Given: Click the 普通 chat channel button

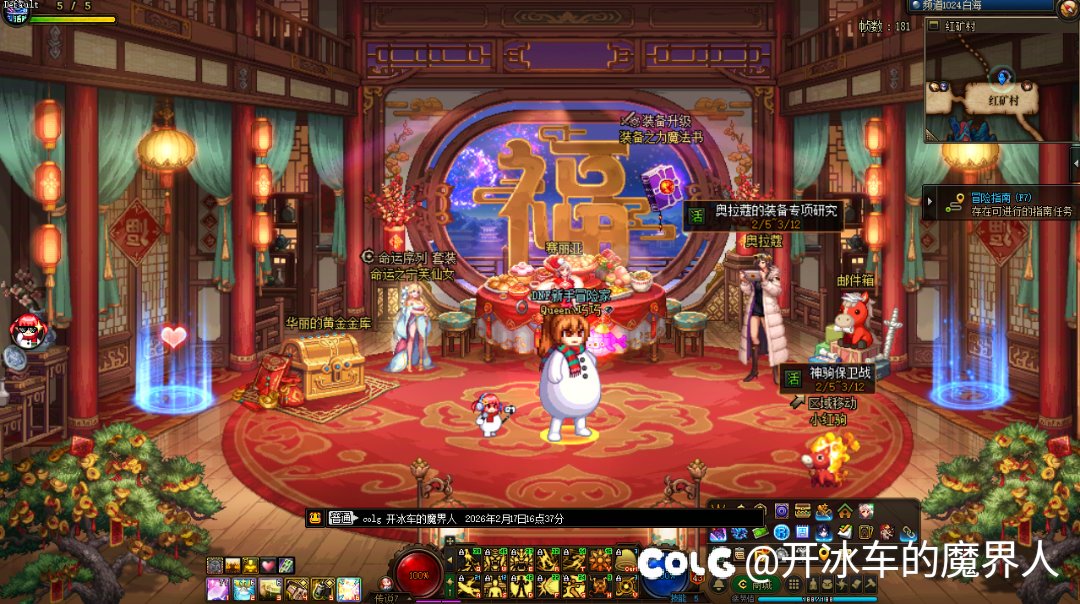Looking at the screenshot, I should [x=341, y=518].
